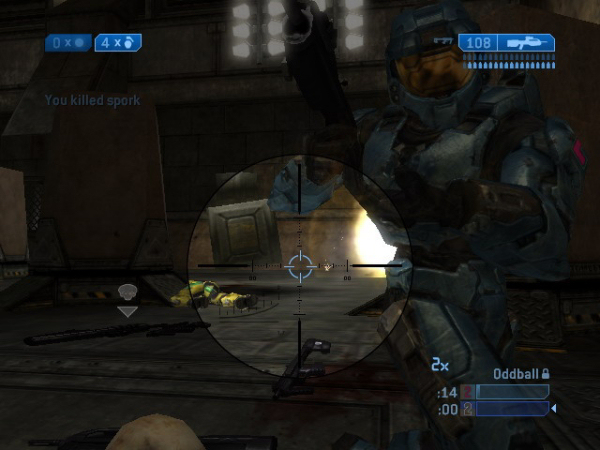Select the plasma grenade counter icon
This screenshot has height=450, width=600.
point(79,43)
